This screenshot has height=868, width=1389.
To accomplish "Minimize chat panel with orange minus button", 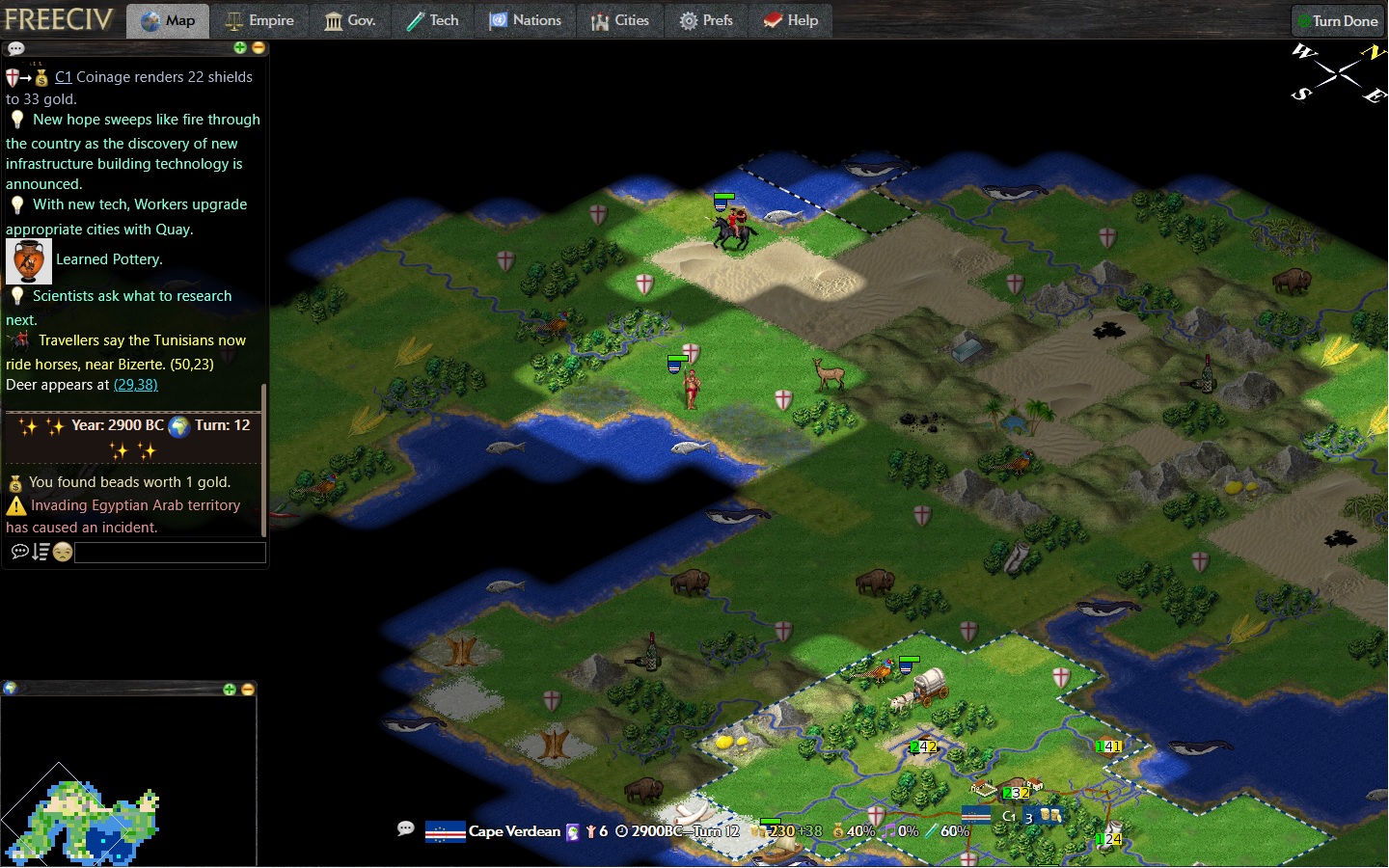I will (258, 47).
